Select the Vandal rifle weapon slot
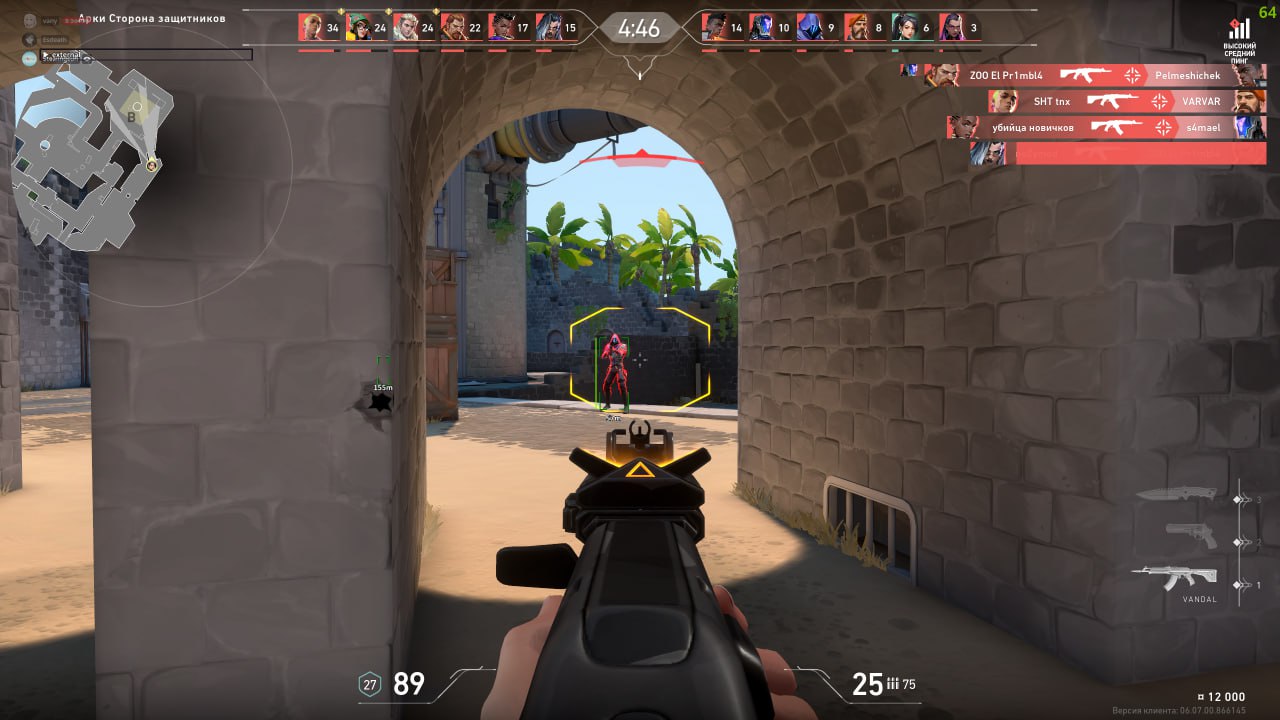This screenshot has height=720, width=1280. coord(1175,578)
